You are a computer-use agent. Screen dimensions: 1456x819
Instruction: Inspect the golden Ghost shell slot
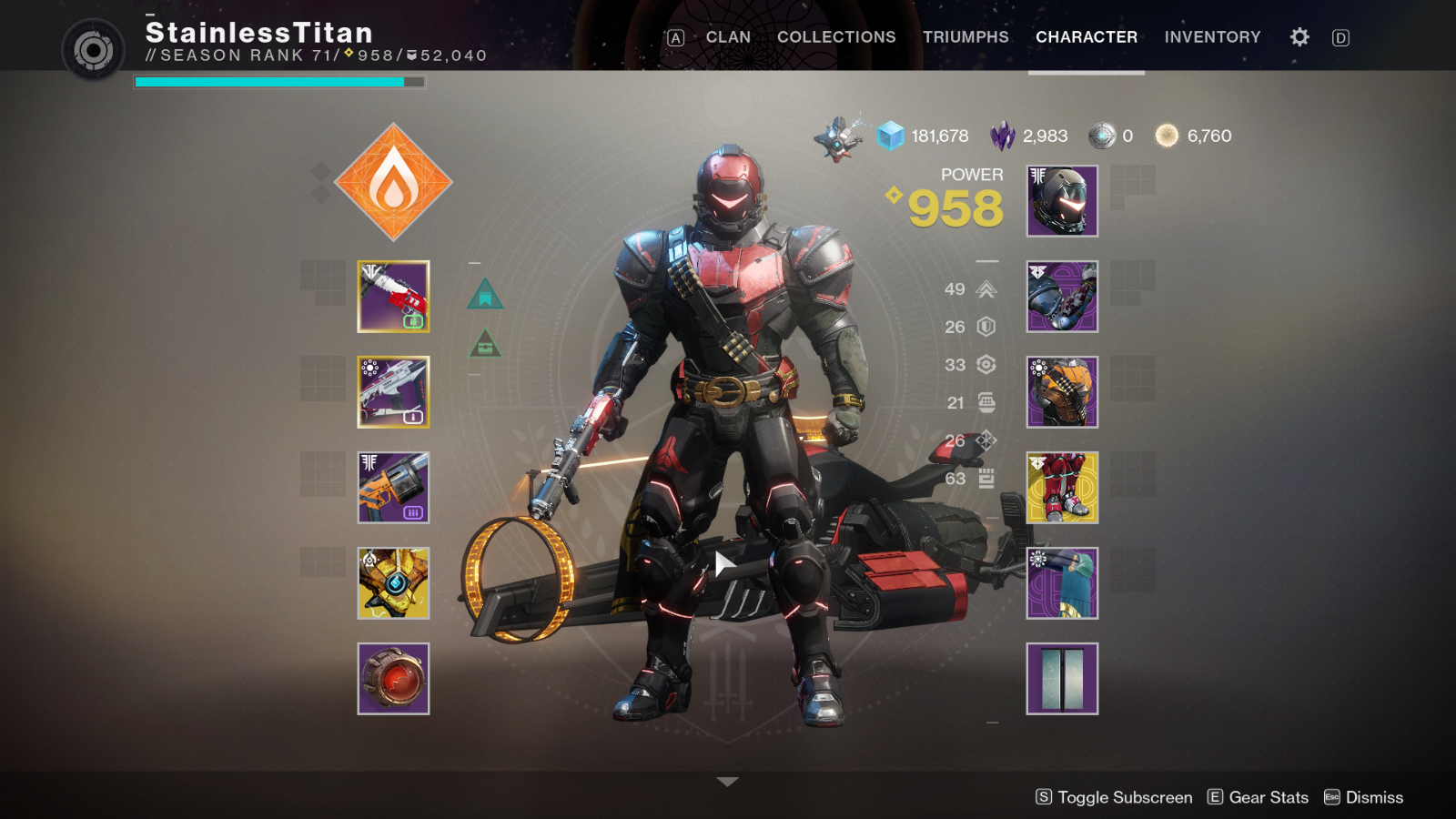393,583
